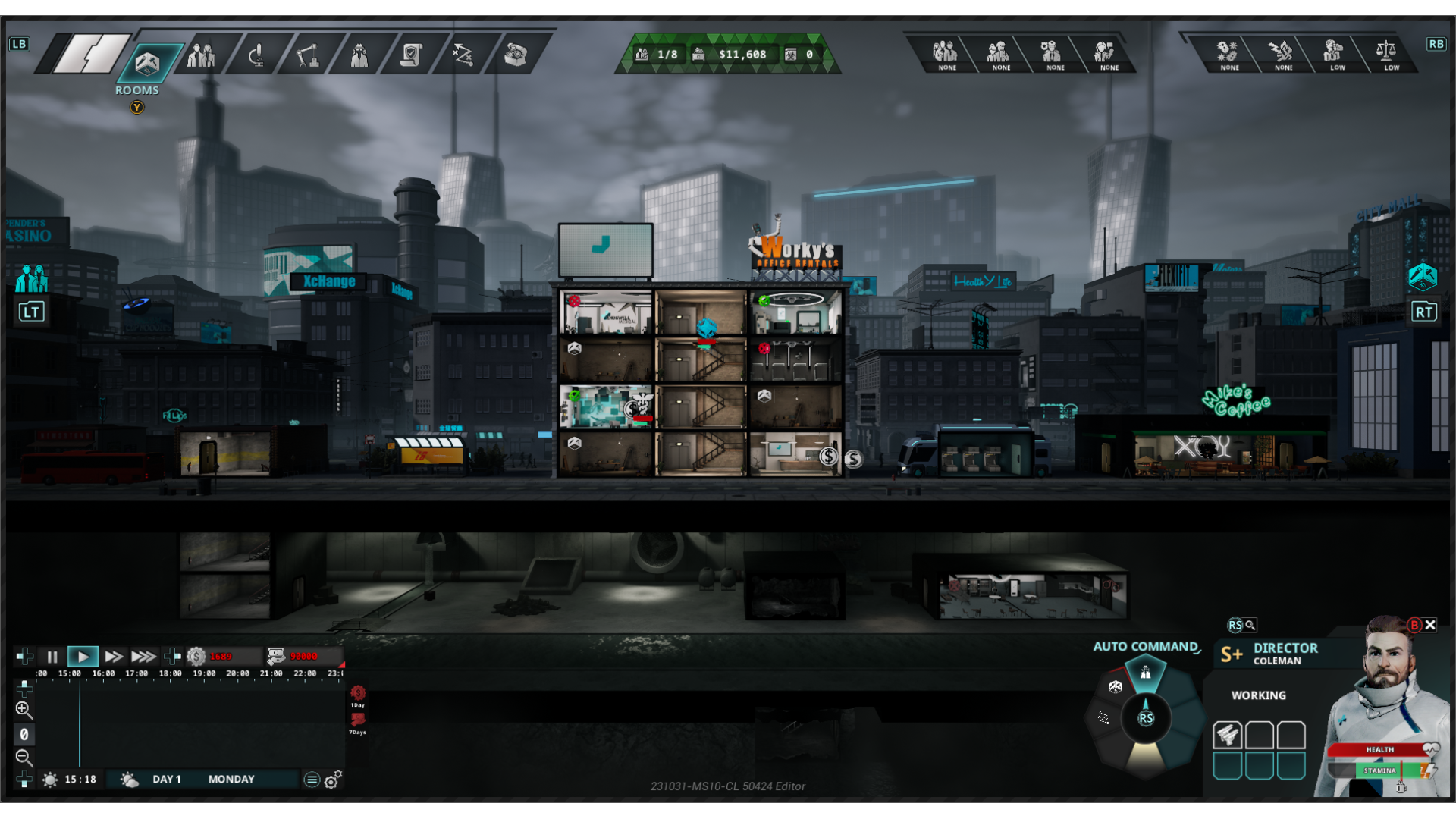1456x819 pixels.
Task: Click the virus germs status indicator
Action: (1228, 53)
